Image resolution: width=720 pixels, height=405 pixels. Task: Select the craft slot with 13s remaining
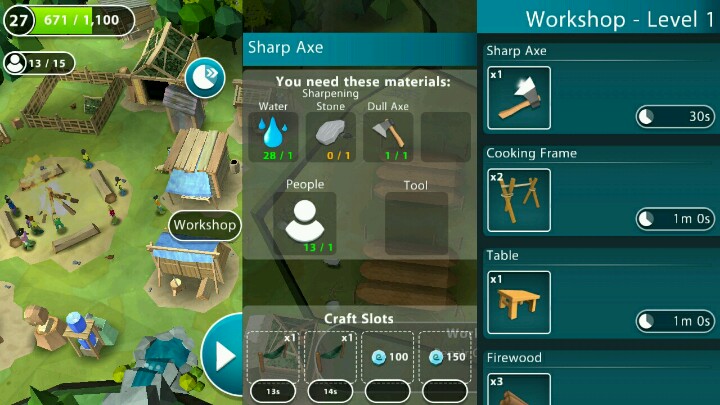pos(273,356)
